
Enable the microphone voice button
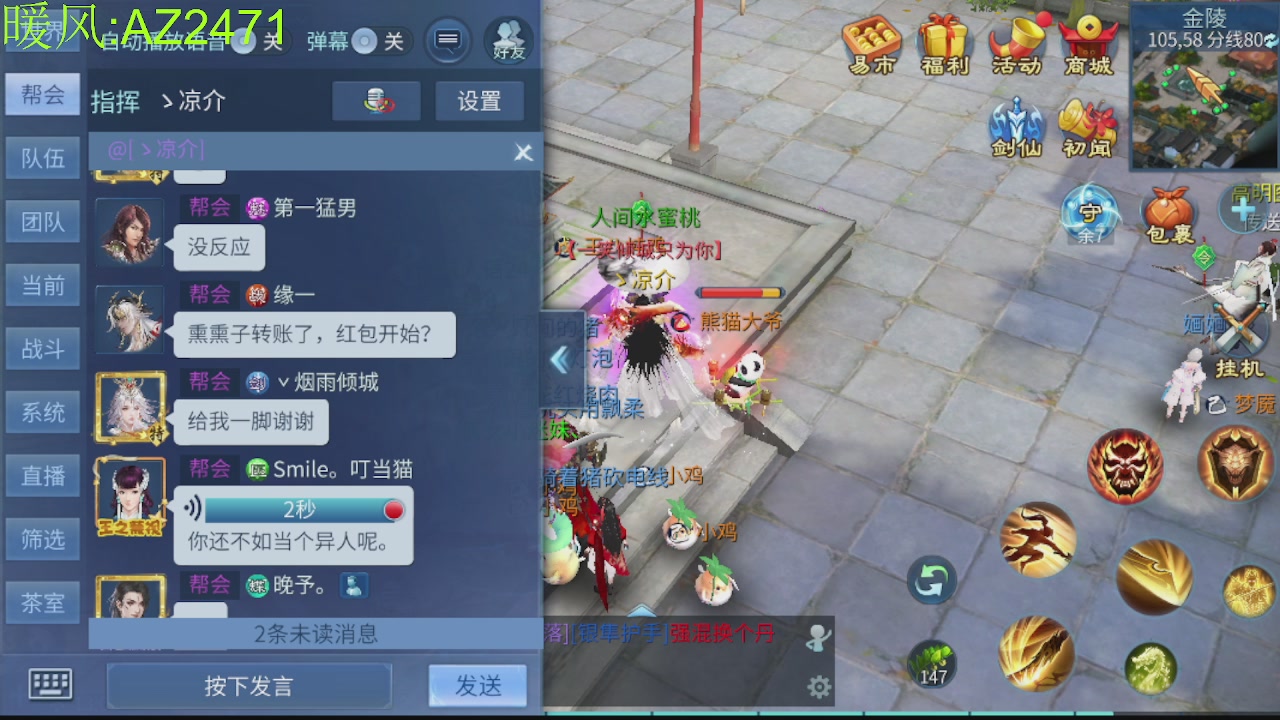coord(376,100)
